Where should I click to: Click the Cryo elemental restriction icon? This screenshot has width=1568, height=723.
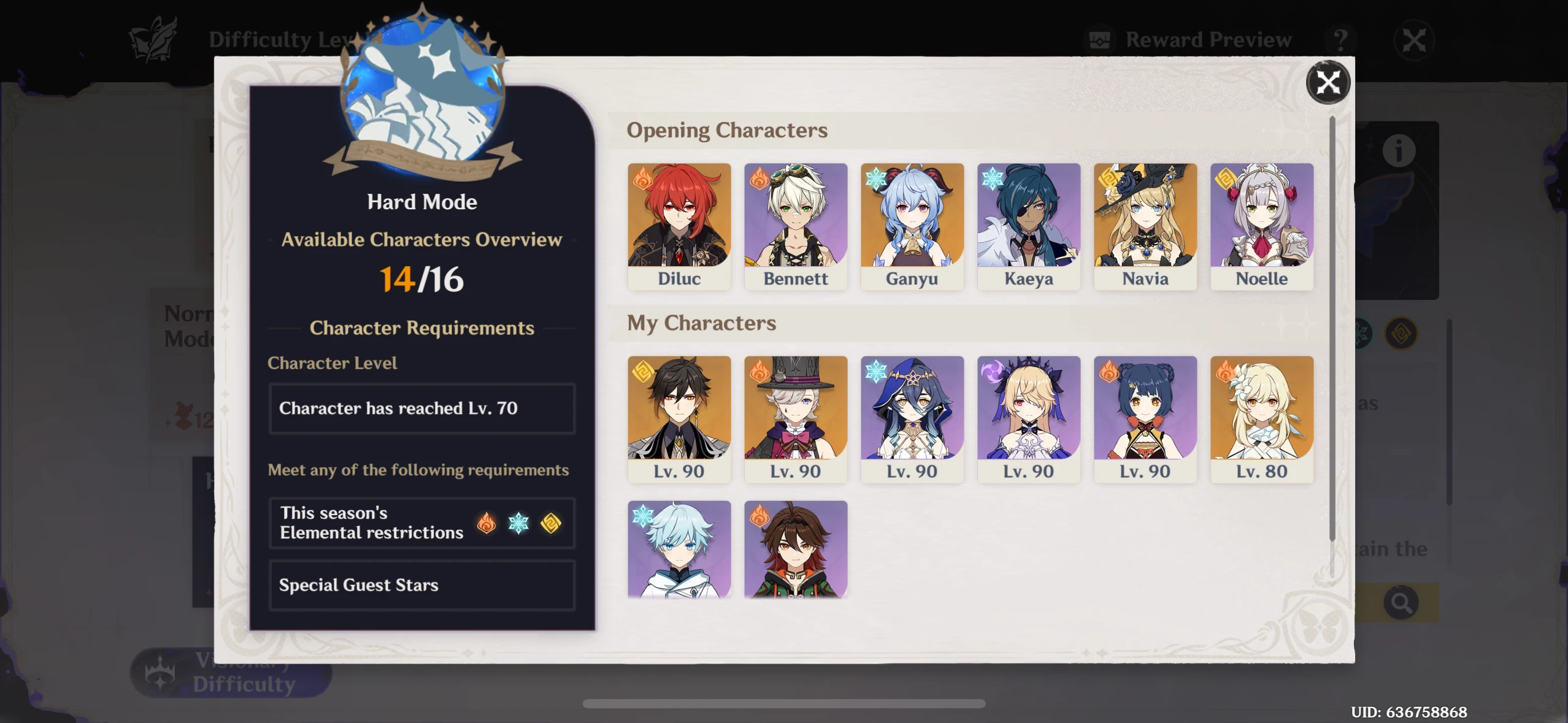tap(518, 522)
